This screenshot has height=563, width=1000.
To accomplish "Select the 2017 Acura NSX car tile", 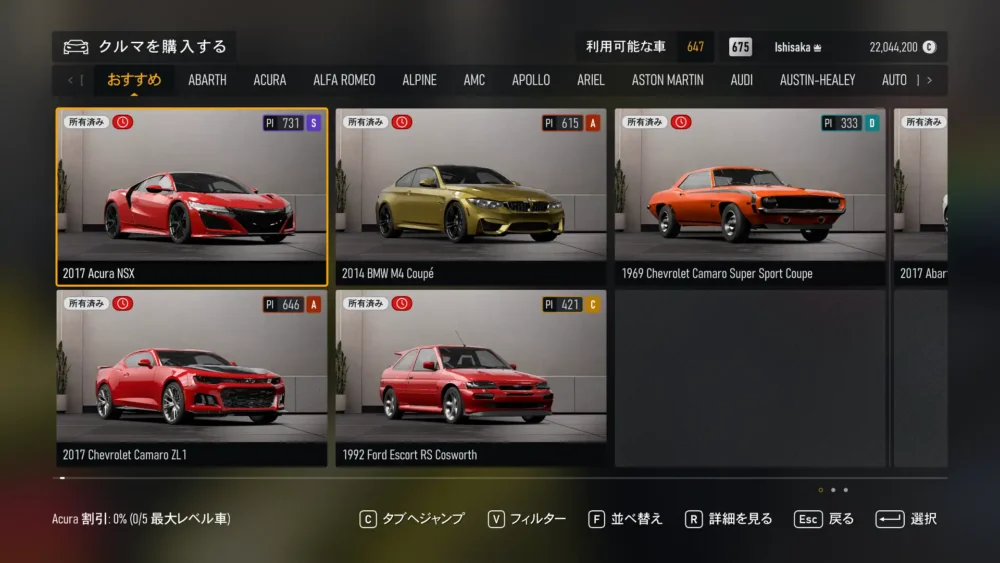I will click(x=192, y=197).
